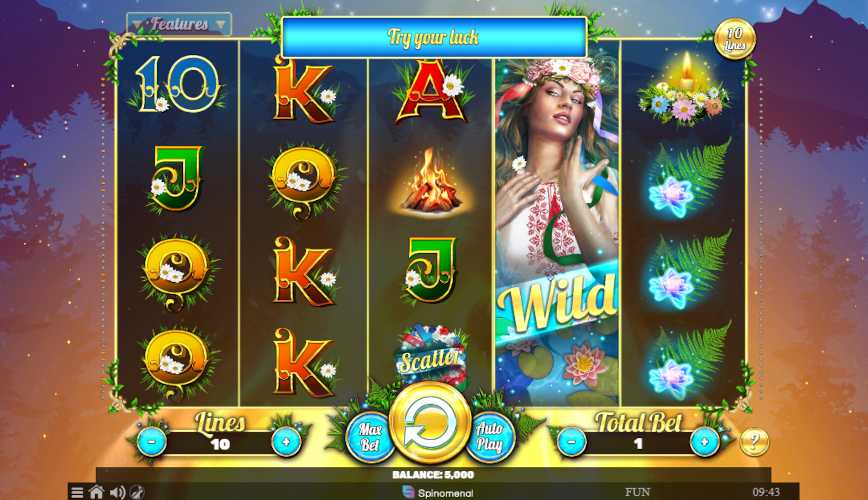Image resolution: width=868 pixels, height=500 pixels.
Task: Open the hamburger menu
Action: click(x=77, y=492)
